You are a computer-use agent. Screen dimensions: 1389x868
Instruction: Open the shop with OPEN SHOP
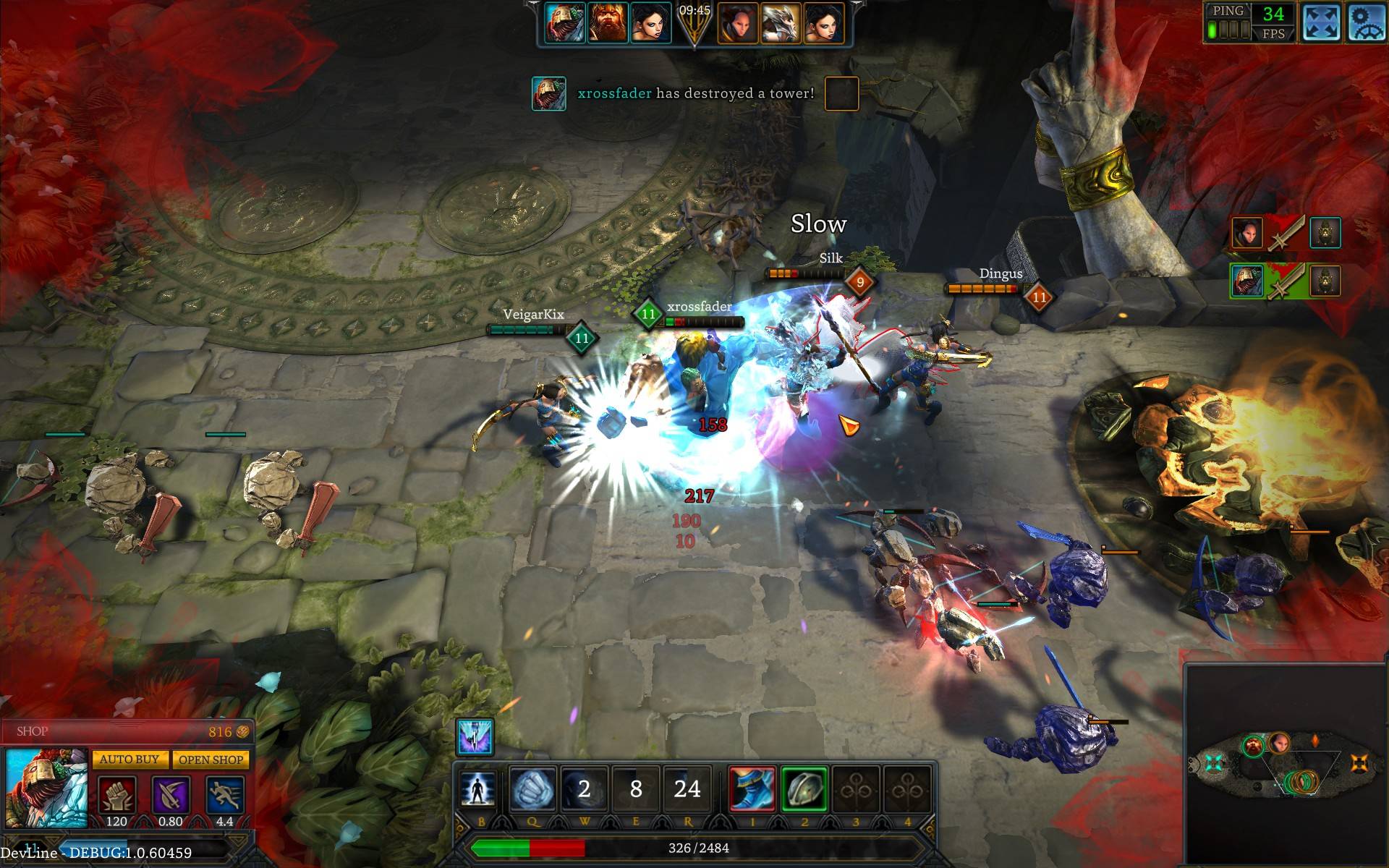[211, 759]
